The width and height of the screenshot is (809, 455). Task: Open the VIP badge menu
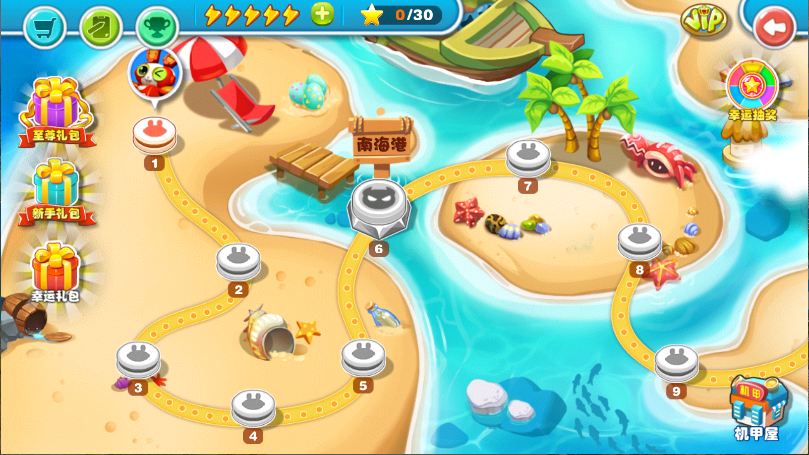click(705, 18)
